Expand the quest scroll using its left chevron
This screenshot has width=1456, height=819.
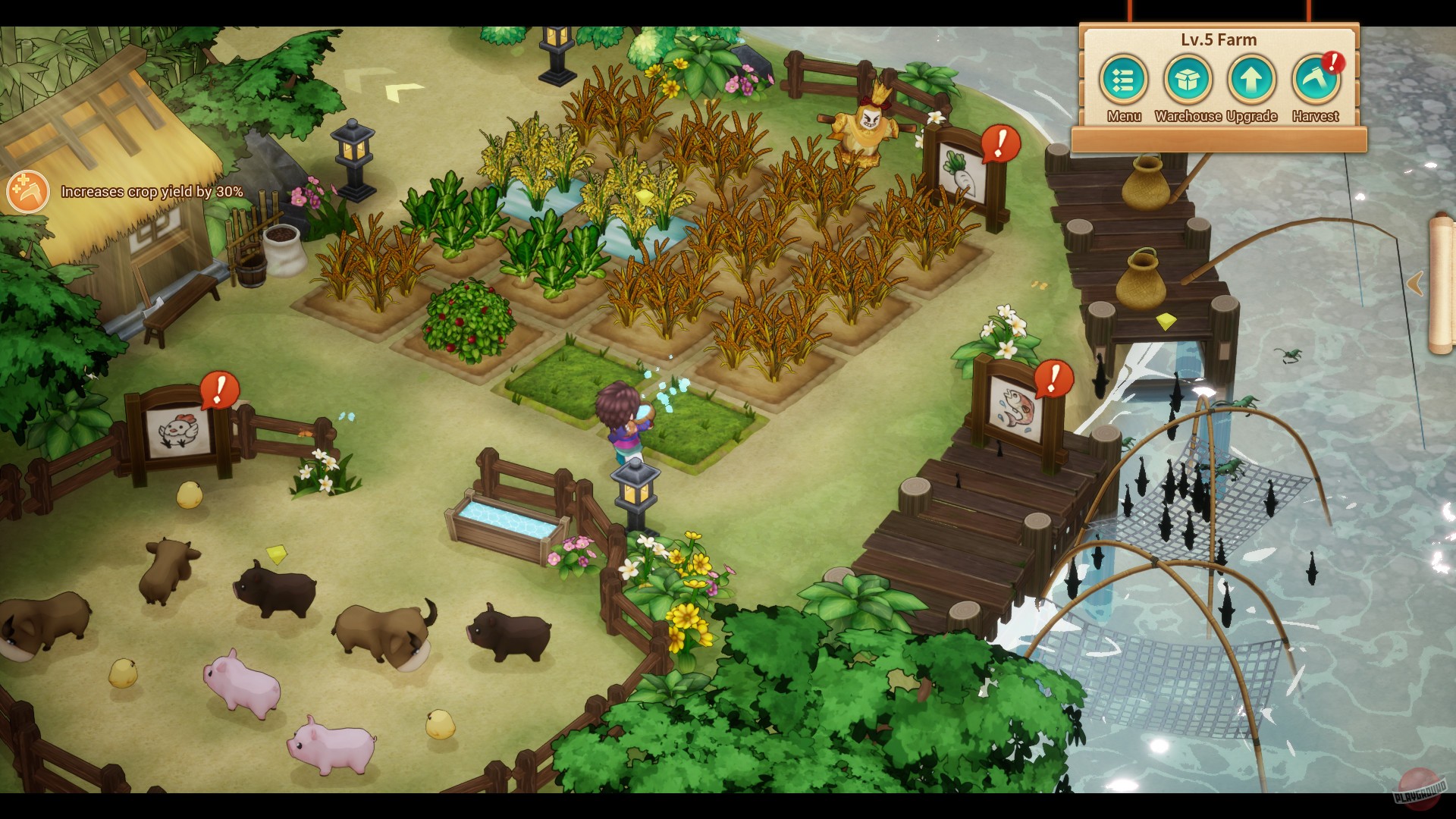pyautogui.click(x=1414, y=281)
